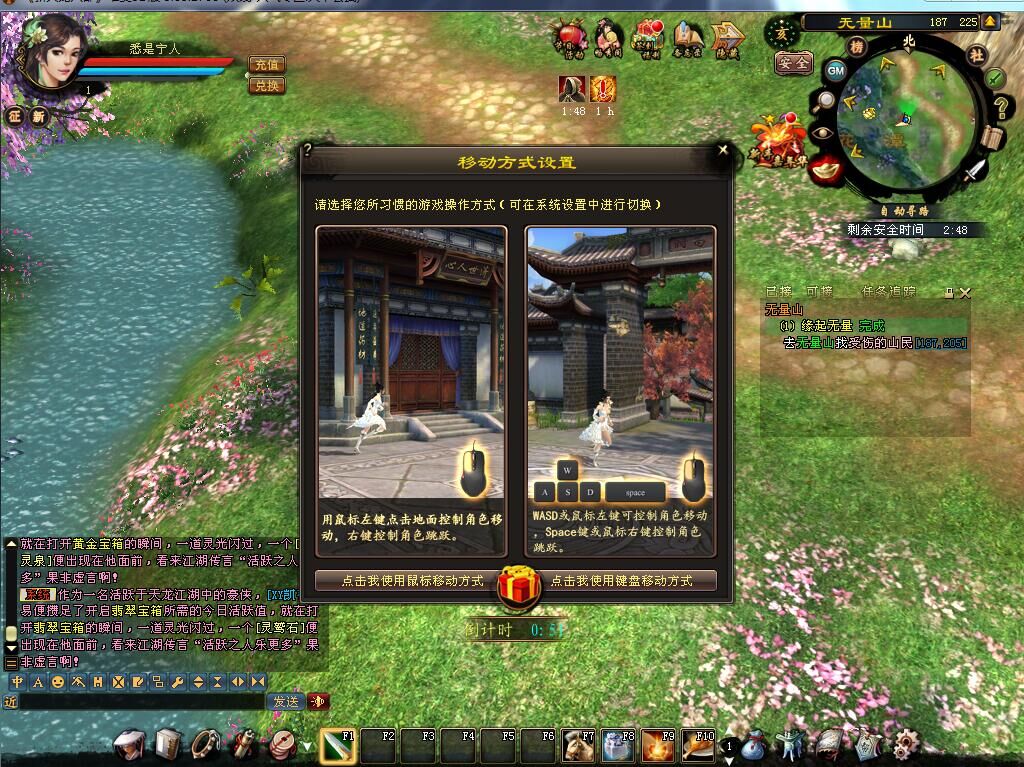Close the movement settings dialog
The width and height of the screenshot is (1024, 767).
coord(723,150)
